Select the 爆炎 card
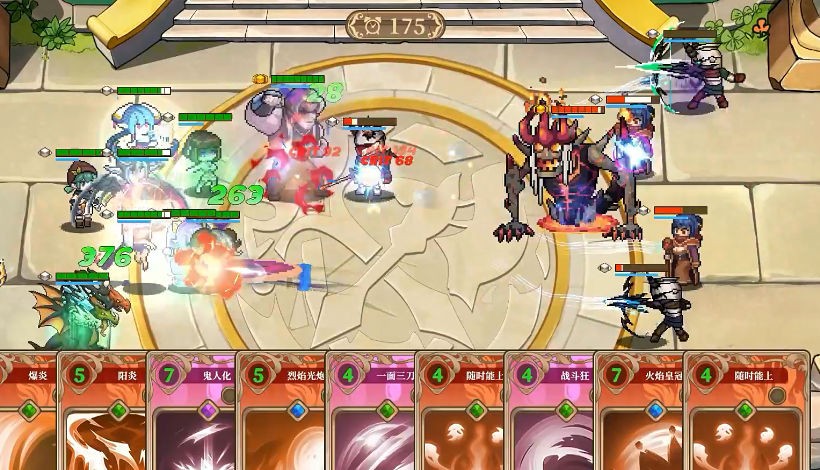 click(27, 412)
